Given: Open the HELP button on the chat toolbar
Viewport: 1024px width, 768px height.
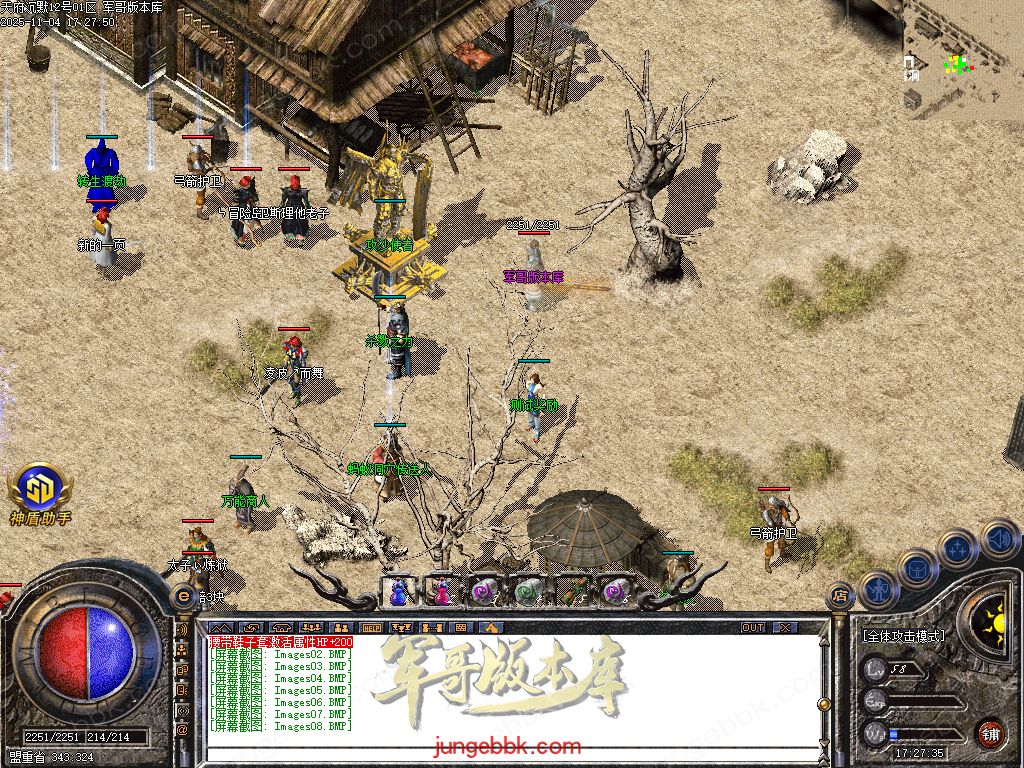Looking at the screenshot, I should (x=372, y=628).
